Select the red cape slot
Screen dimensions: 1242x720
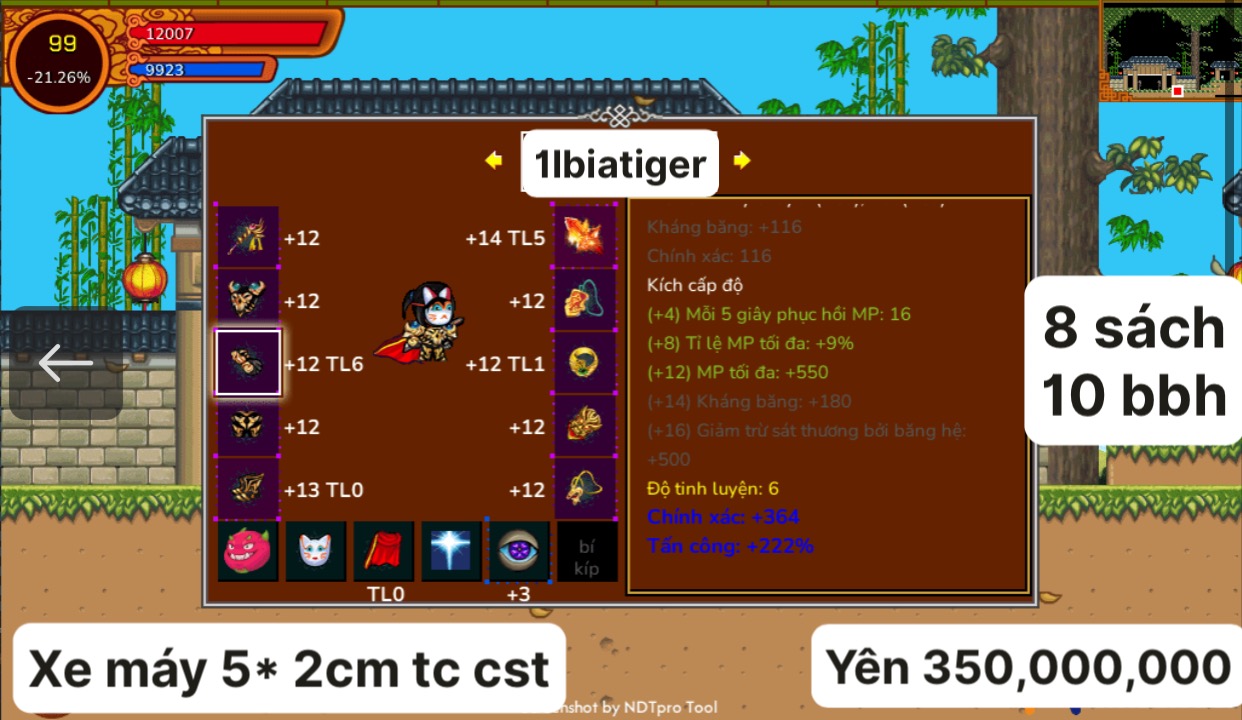pos(384,551)
